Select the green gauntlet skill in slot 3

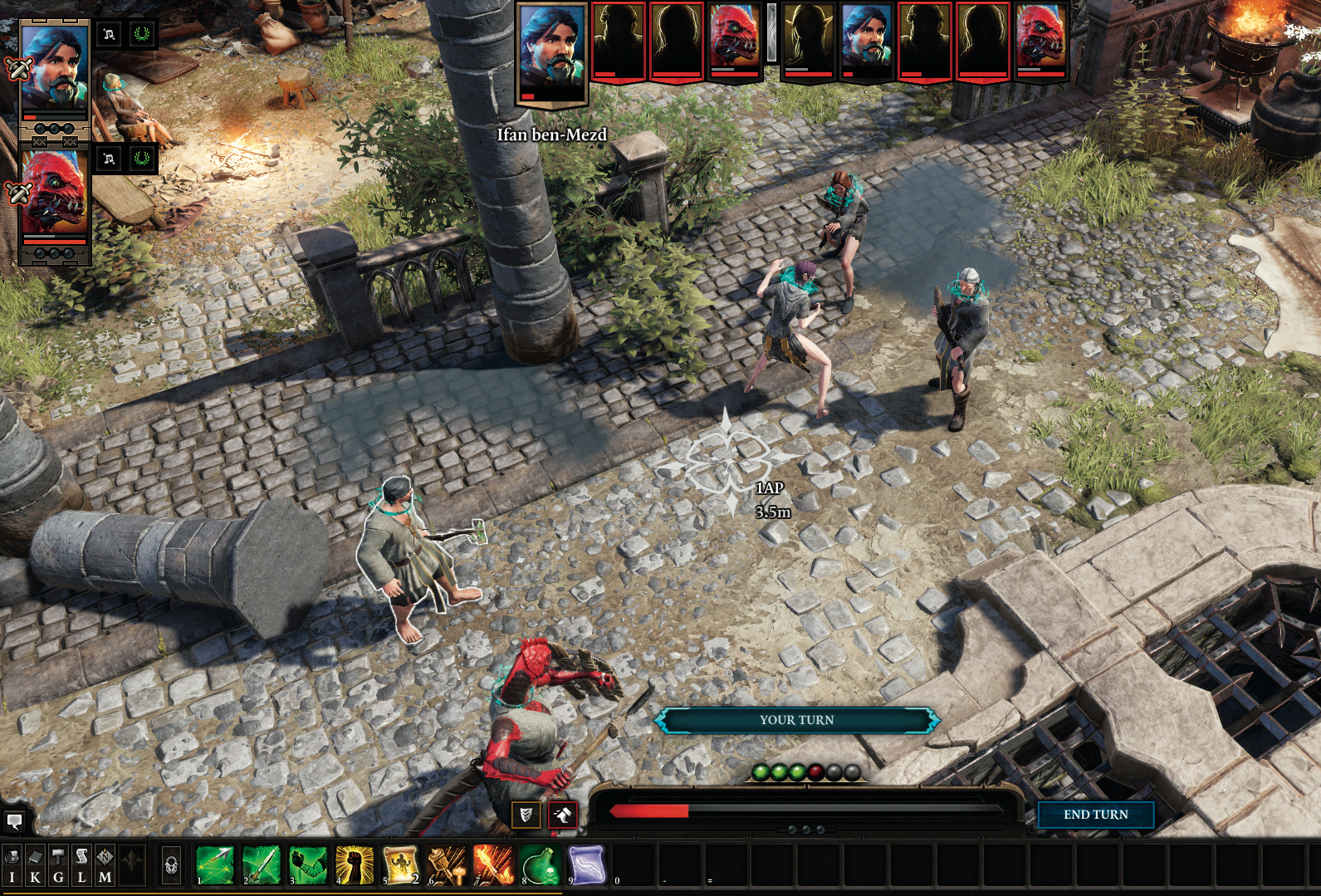(x=308, y=864)
